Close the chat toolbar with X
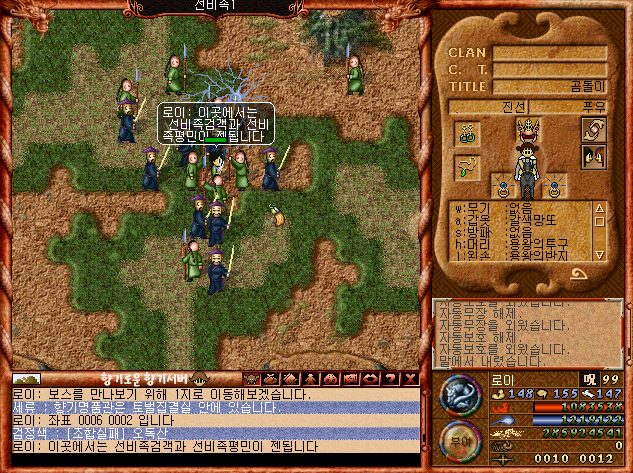Viewport: 633px width, 473px height. tap(421, 379)
